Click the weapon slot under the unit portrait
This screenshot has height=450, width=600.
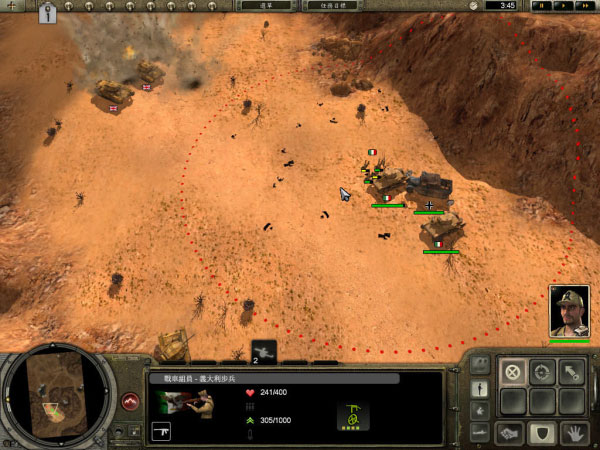pos(162,431)
